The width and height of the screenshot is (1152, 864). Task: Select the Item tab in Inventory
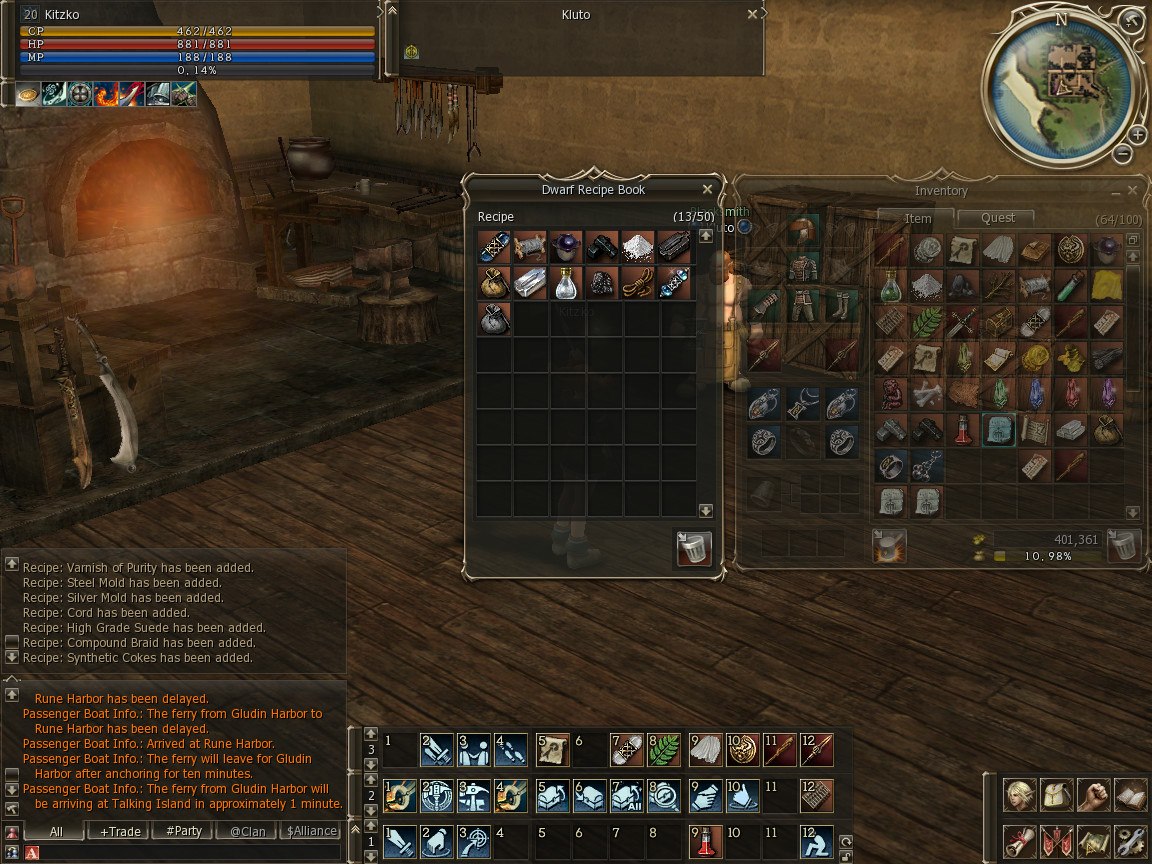pos(917,218)
